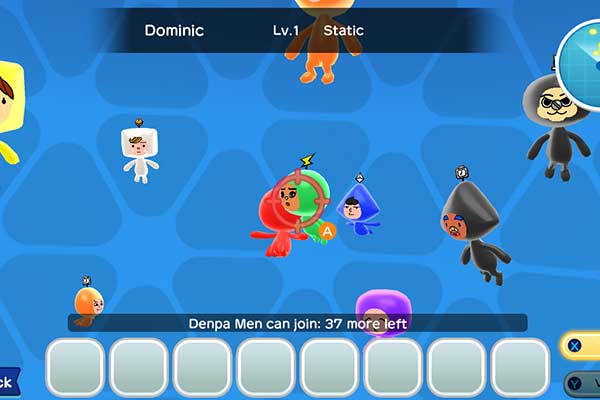The height and width of the screenshot is (400, 600).
Task: Catch the targeted red Denpa Man Dominic
Action: tap(284, 212)
